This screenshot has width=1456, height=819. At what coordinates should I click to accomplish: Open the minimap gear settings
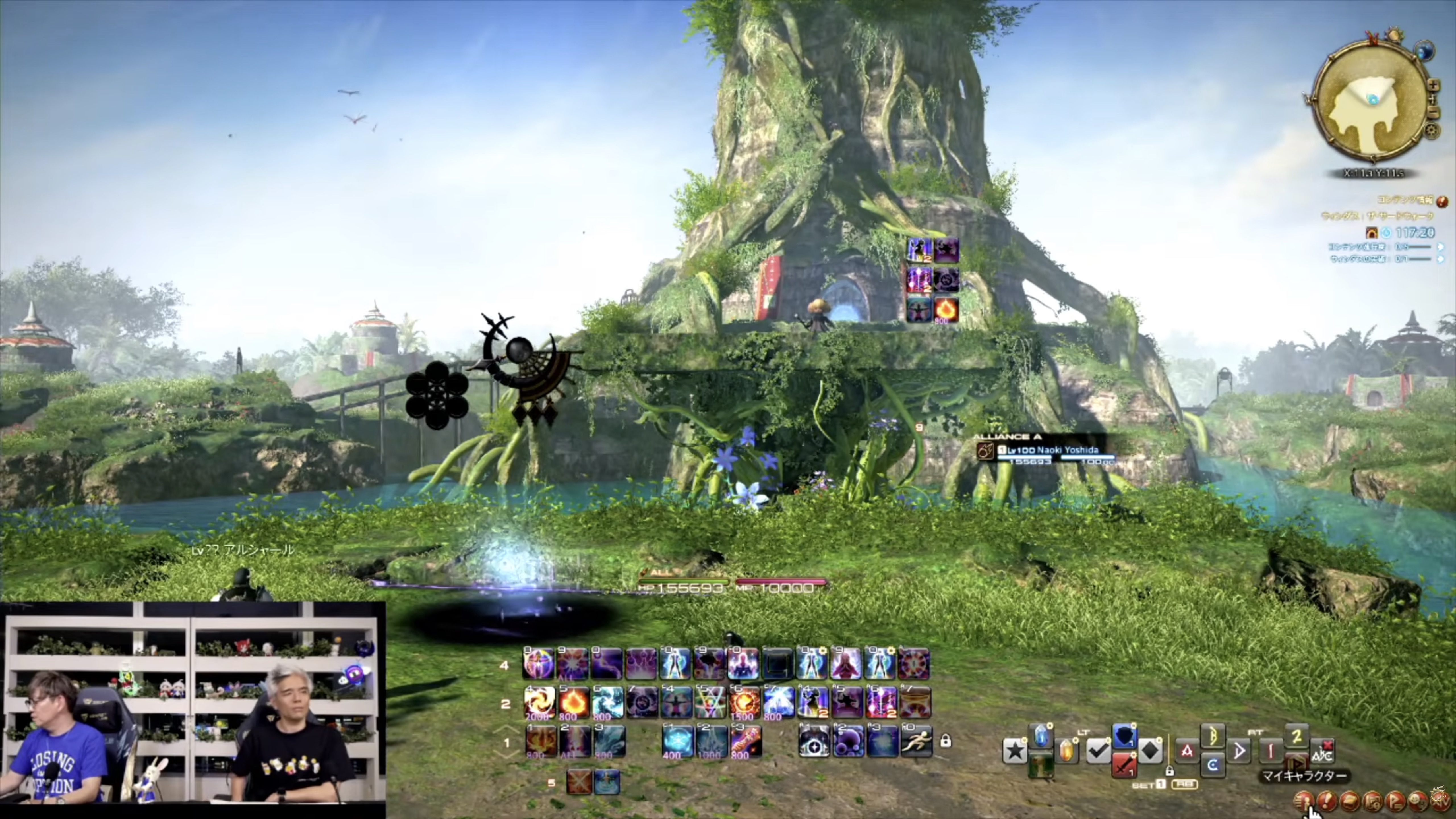[1432, 131]
